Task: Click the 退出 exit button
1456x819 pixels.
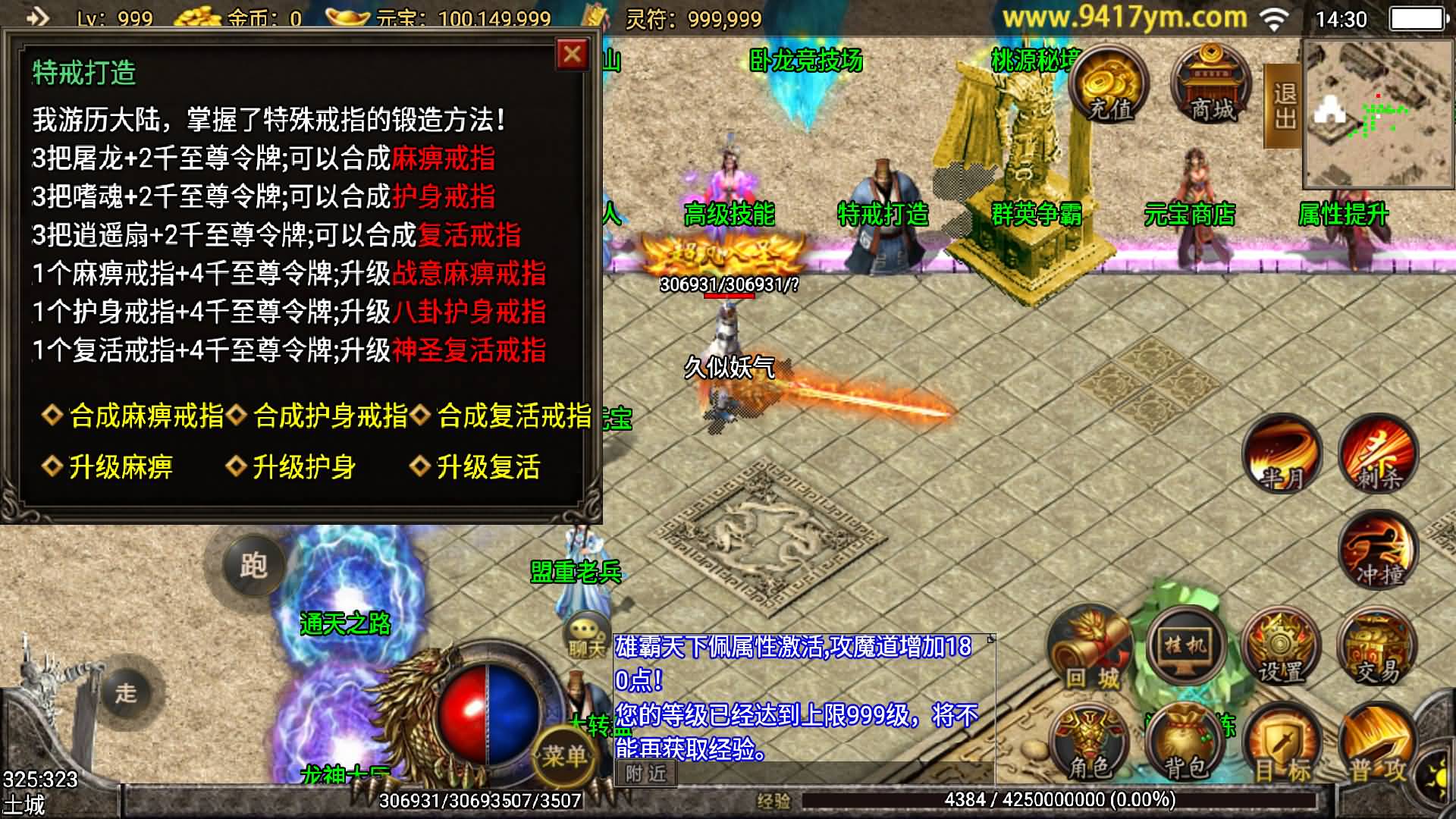Action: [1284, 106]
